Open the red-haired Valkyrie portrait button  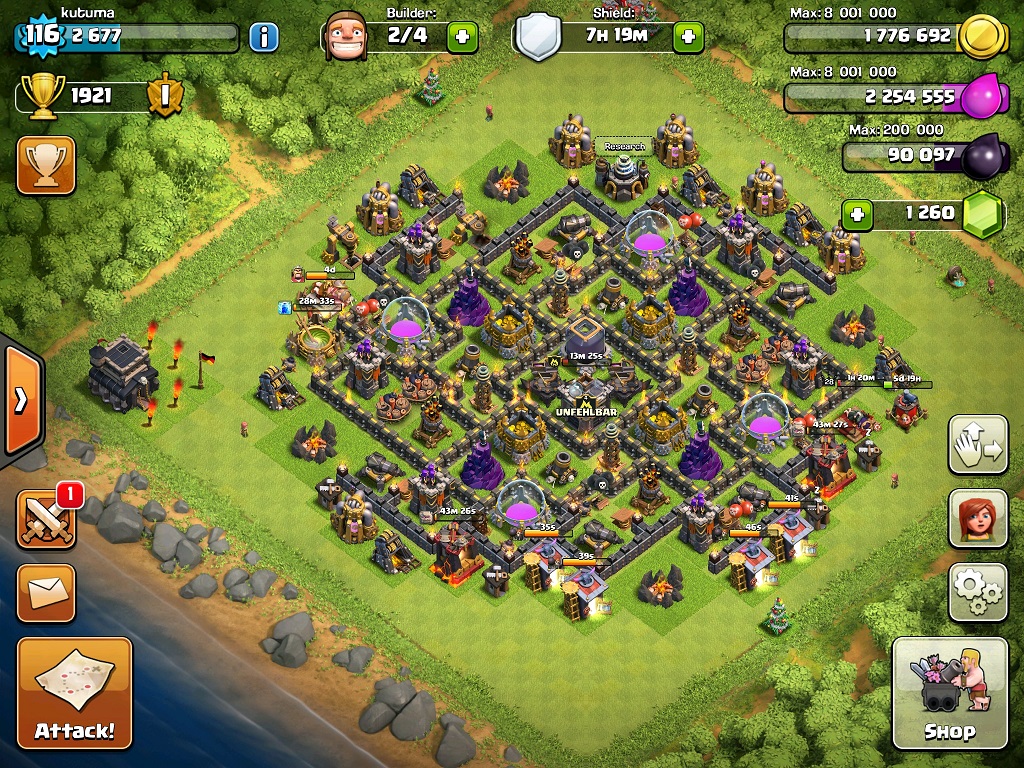tap(978, 519)
